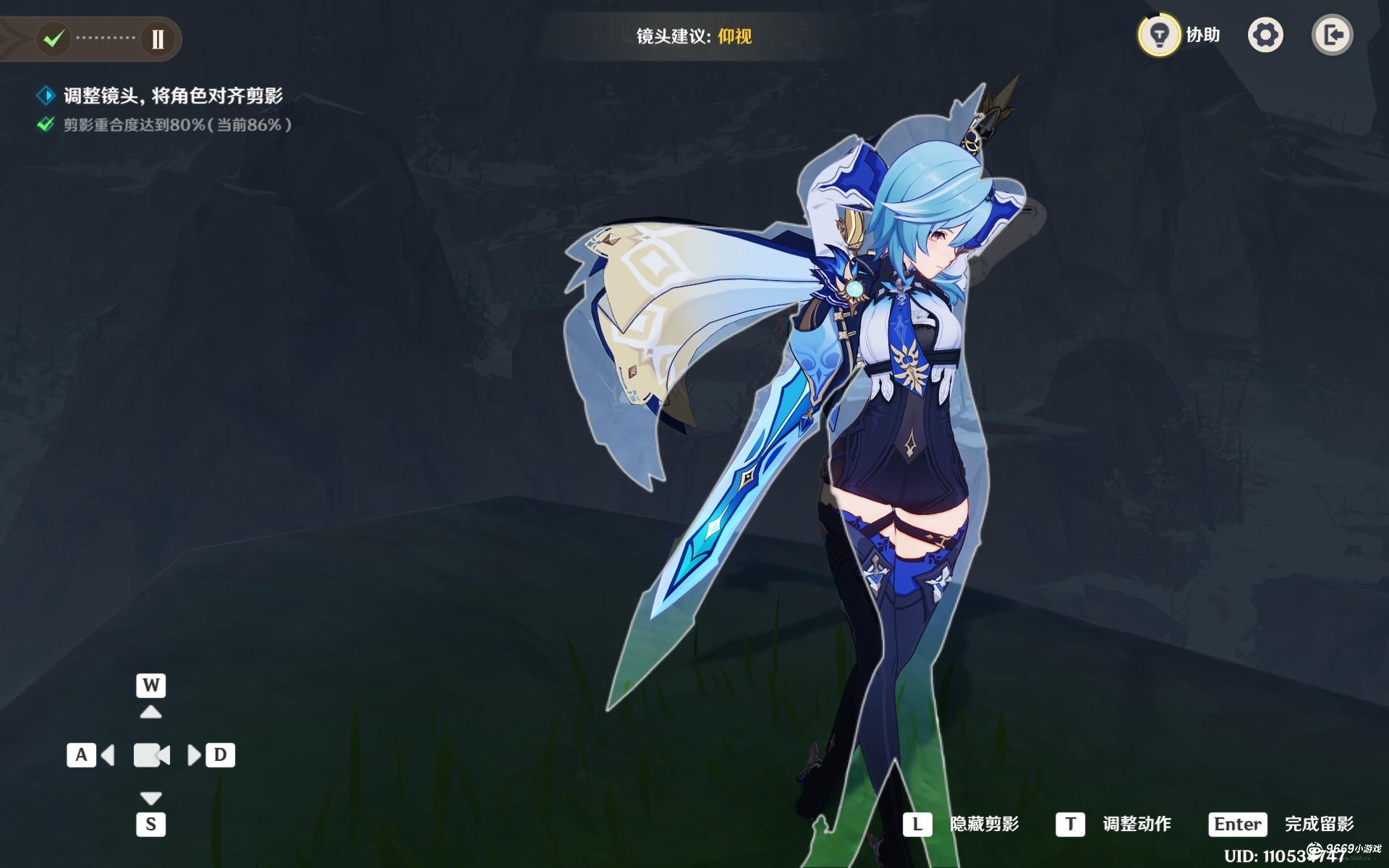This screenshot has width=1389, height=868.
Task: Open the gear settings menu
Action: click(1265, 35)
